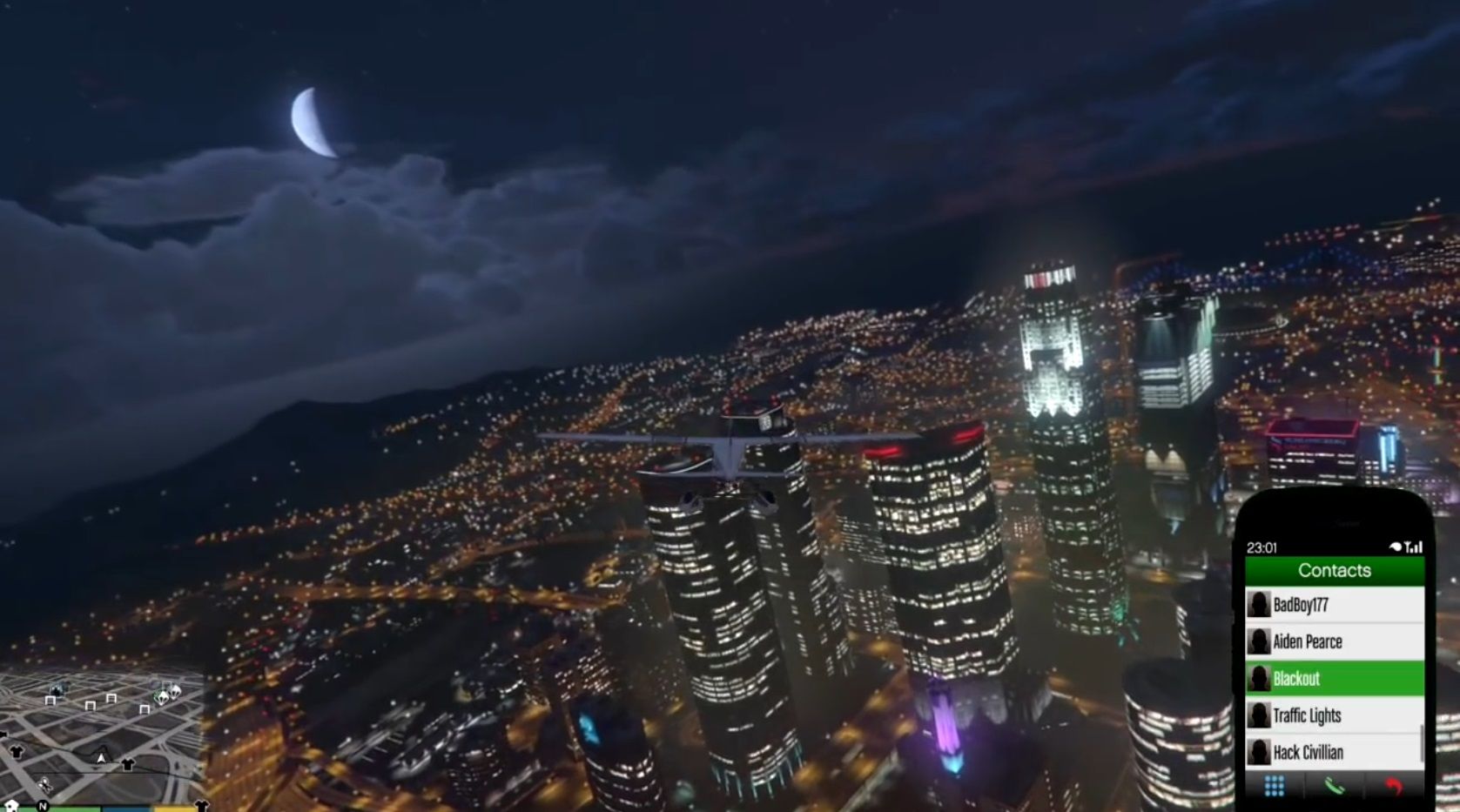Click a mask store blip on the minimap

(162, 696)
